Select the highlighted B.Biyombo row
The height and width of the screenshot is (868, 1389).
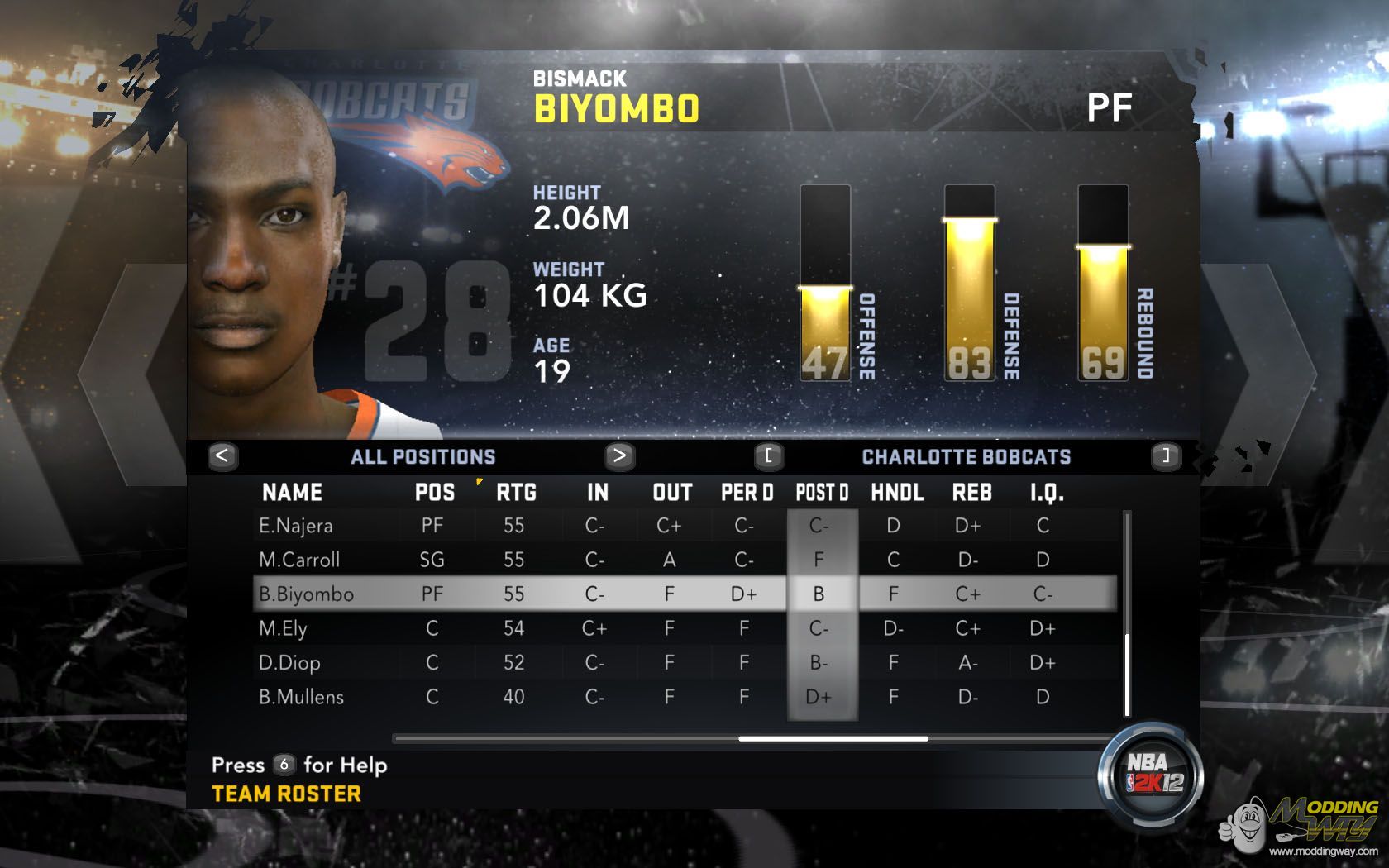(306, 594)
